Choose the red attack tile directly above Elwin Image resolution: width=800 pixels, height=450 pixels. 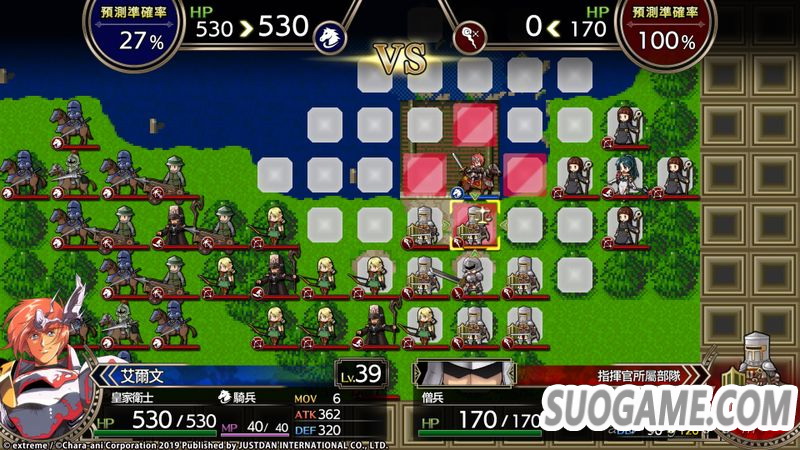(474, 124)
